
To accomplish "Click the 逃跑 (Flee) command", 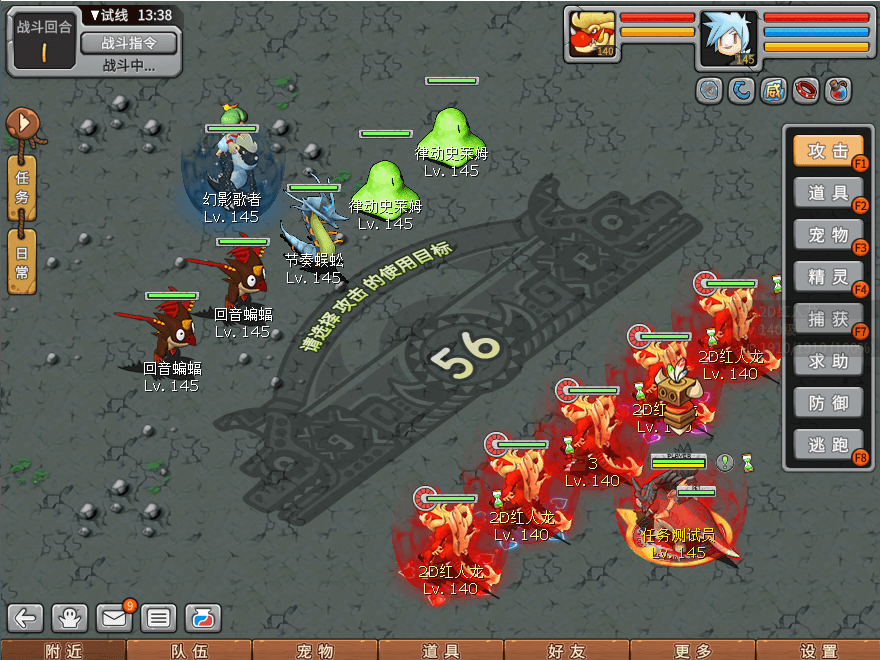I will pos(828,445).
